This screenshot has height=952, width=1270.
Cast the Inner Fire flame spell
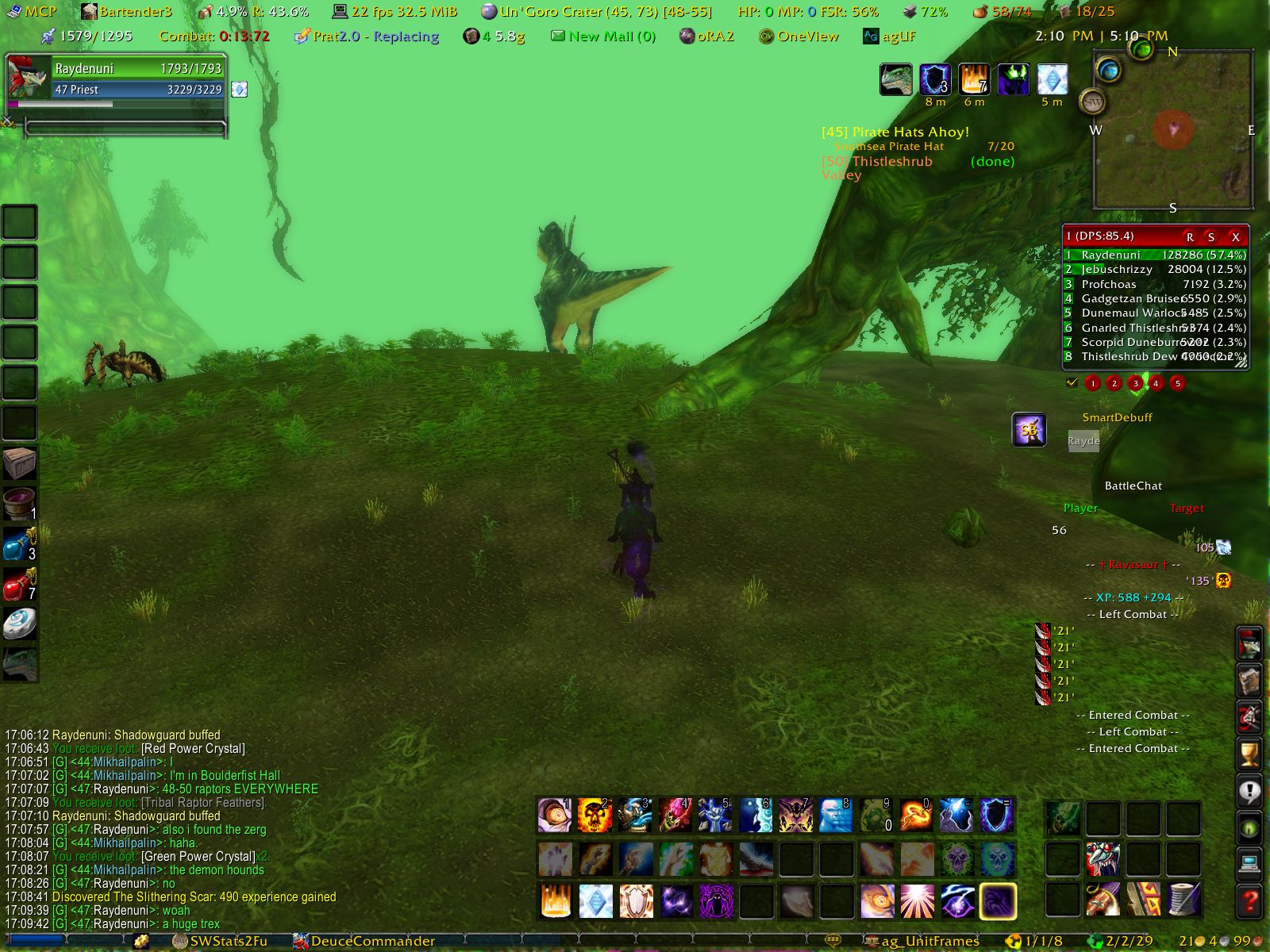(556, 901)
